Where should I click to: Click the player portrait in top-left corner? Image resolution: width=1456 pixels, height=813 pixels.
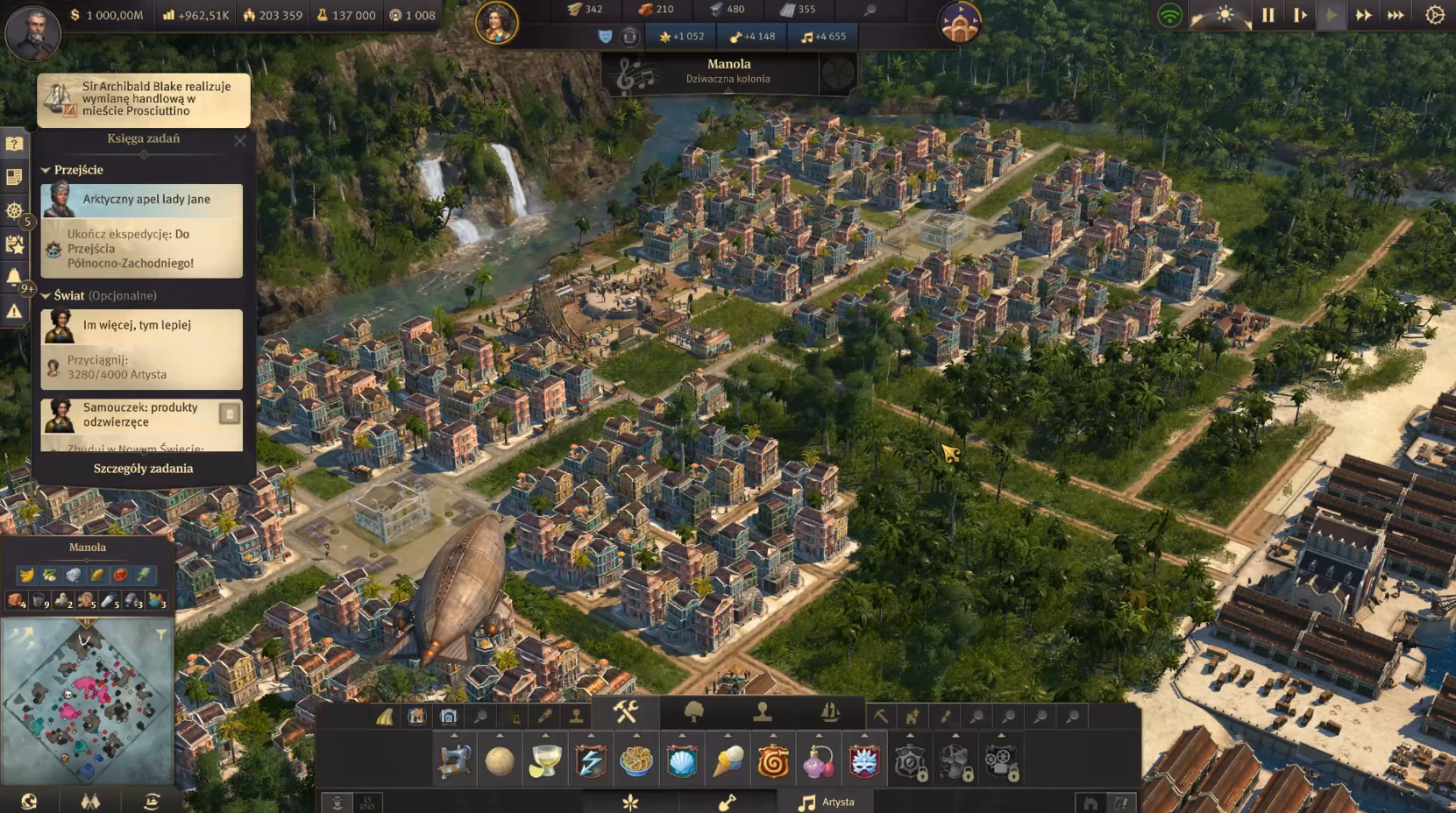[32, 32]
